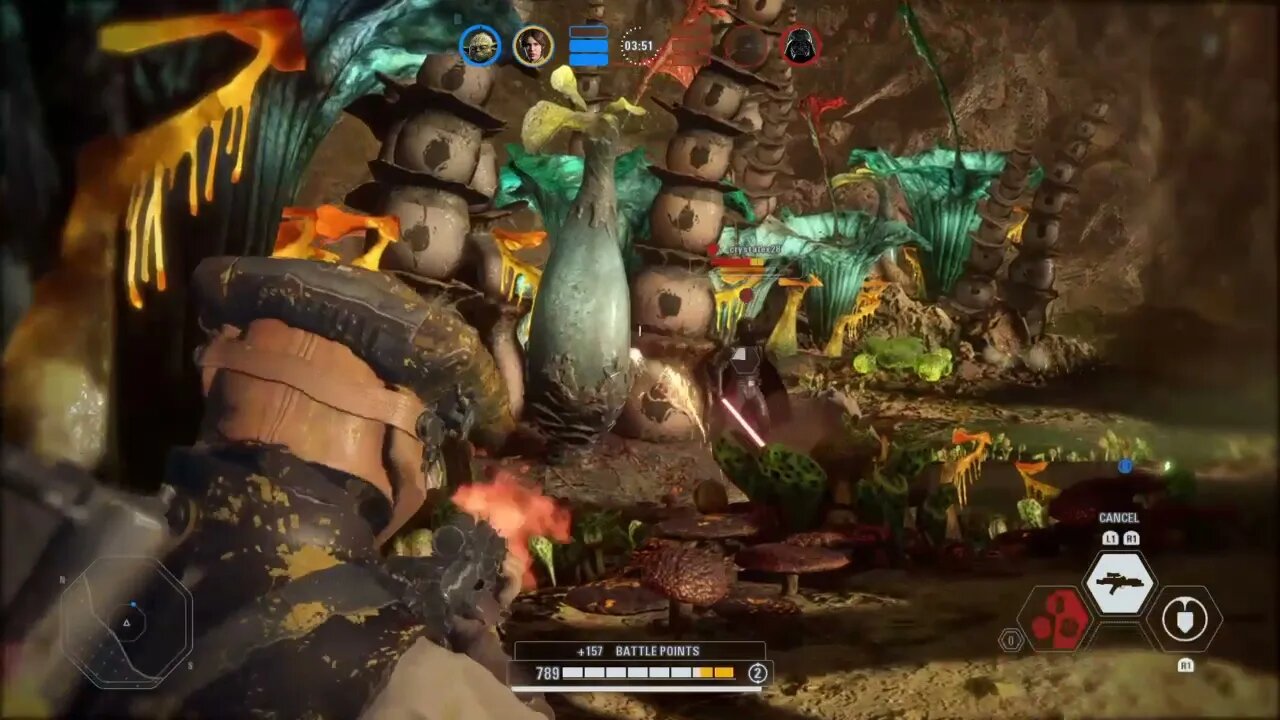Image resolution: width=1280 pixels, height=720 pixels.
Task: Open the octagonal minimap radar
Action: 126,622
